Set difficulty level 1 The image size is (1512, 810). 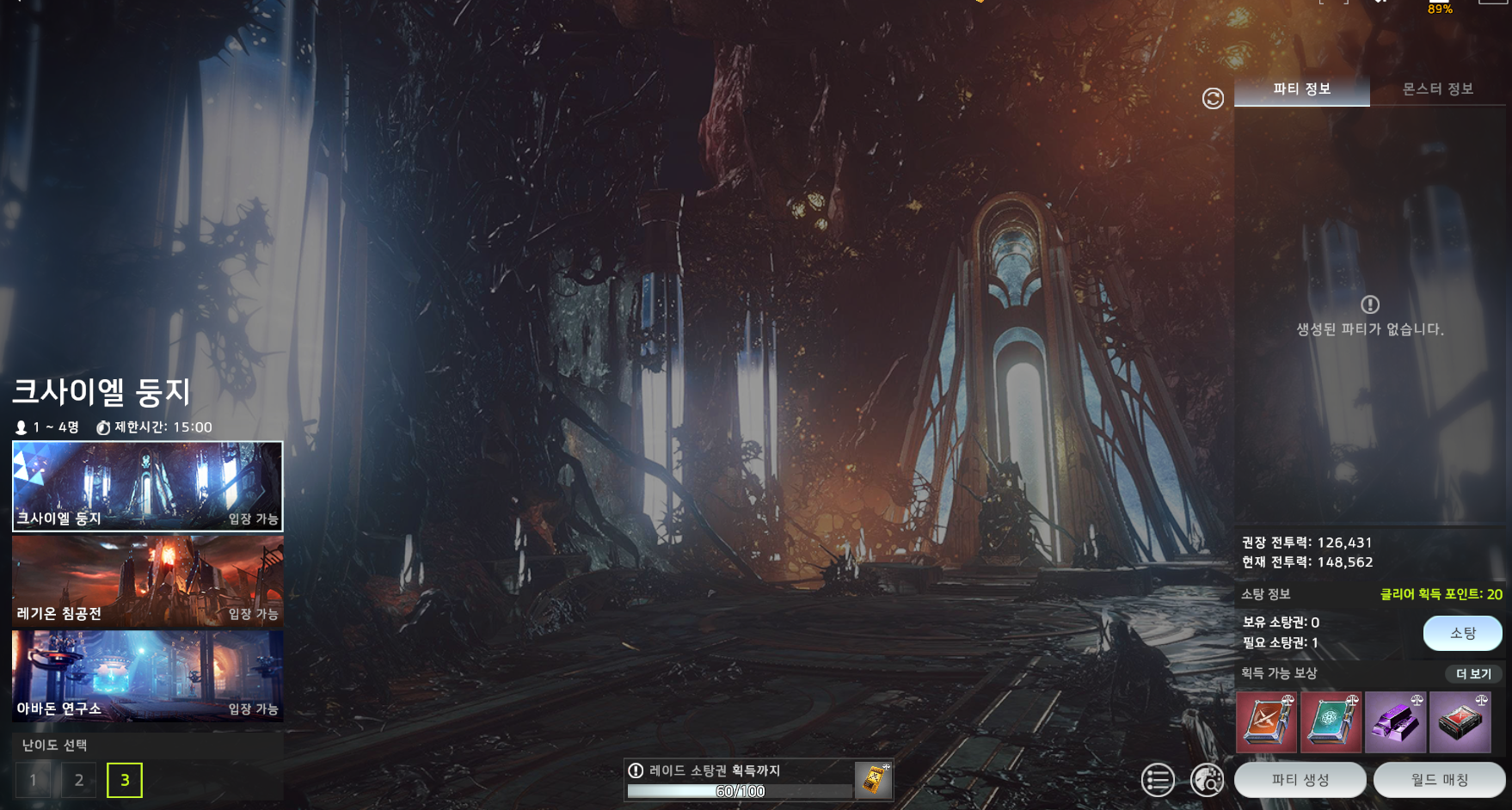[33, 780]
